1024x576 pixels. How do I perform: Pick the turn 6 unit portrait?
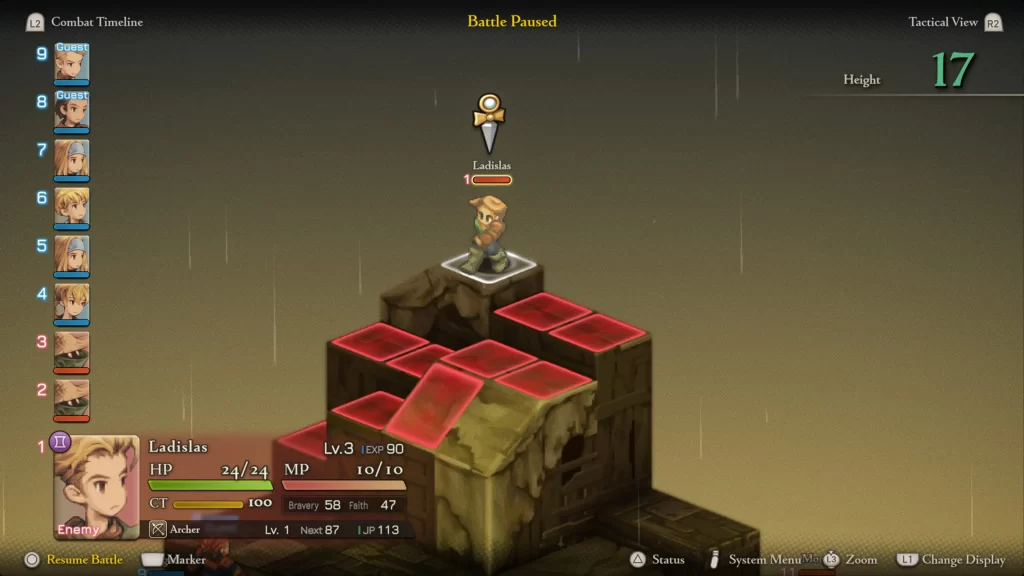click(x=72, y=206)
